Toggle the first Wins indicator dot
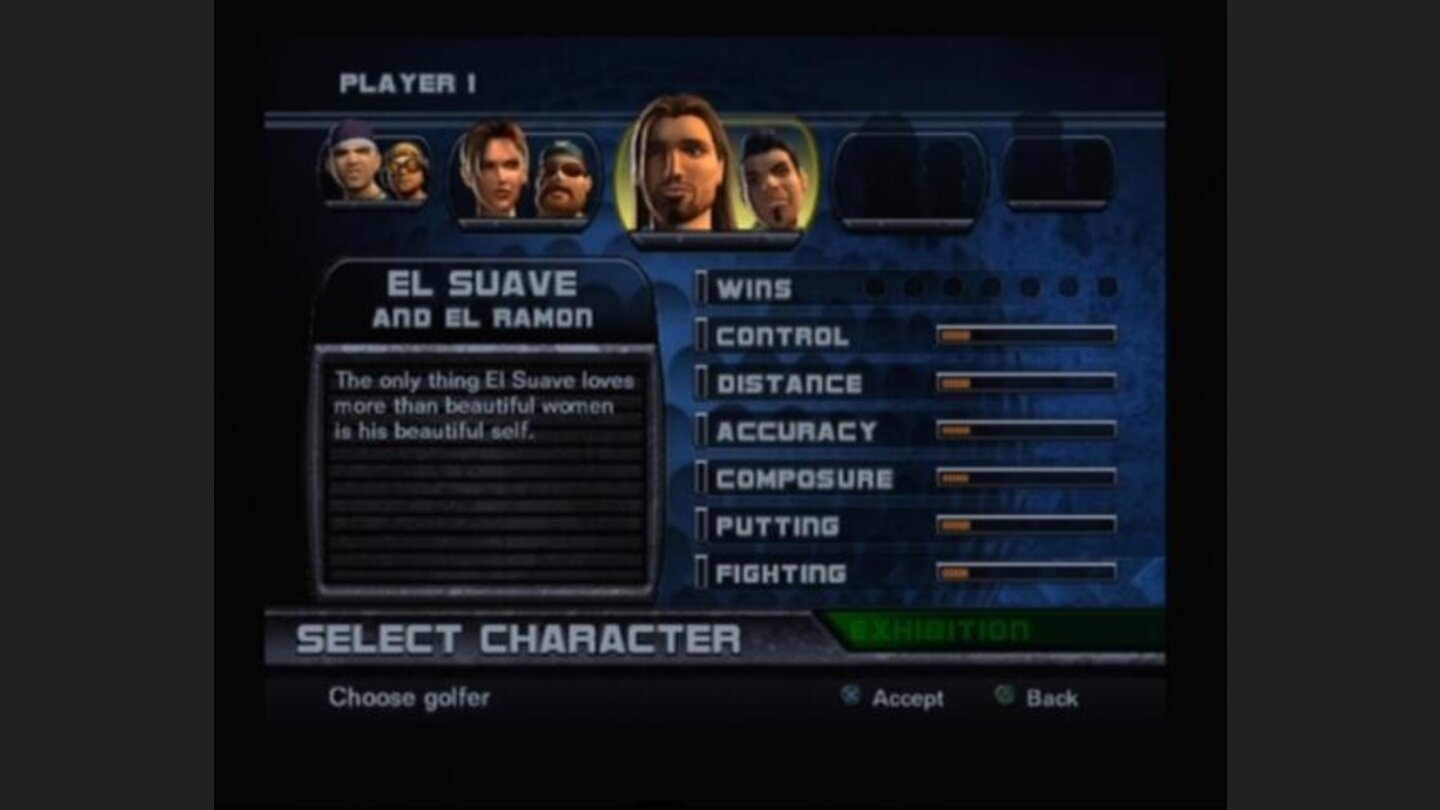Screen dimensions: 1440x810 [875, 288]
